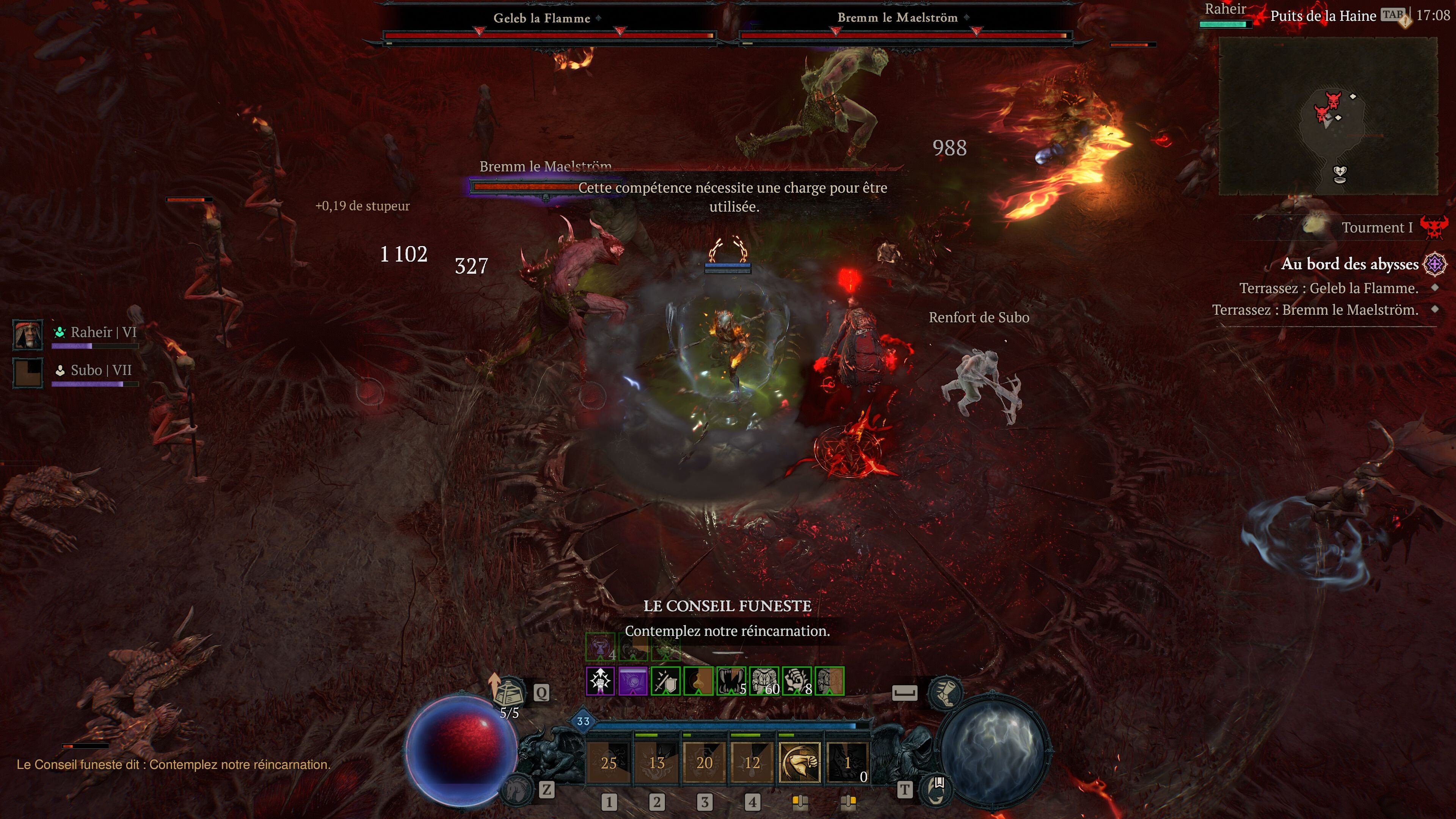Activate the skill in slot 1

click(609, 764)
